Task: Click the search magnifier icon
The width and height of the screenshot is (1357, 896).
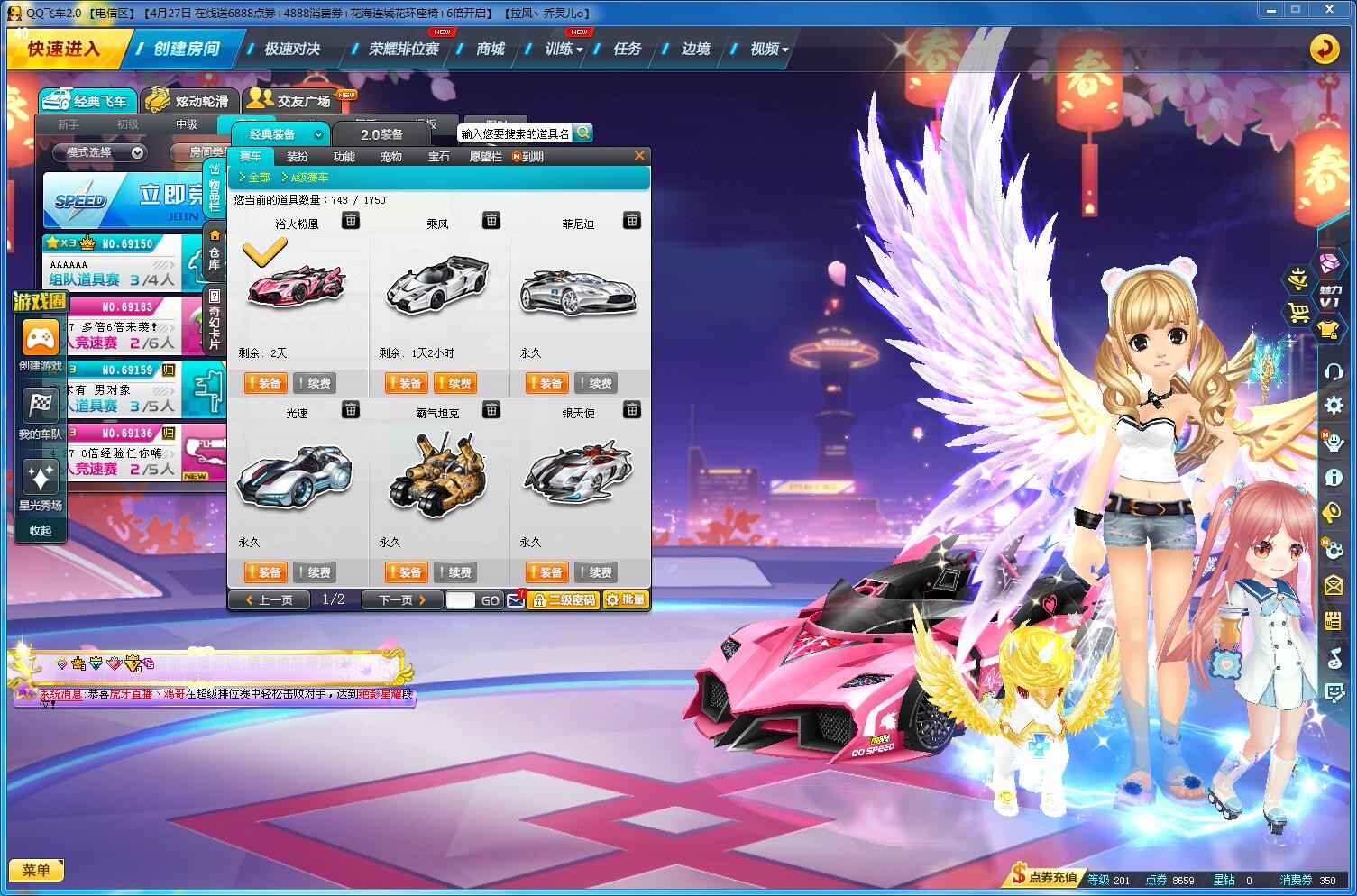Action: coord(582,133)
